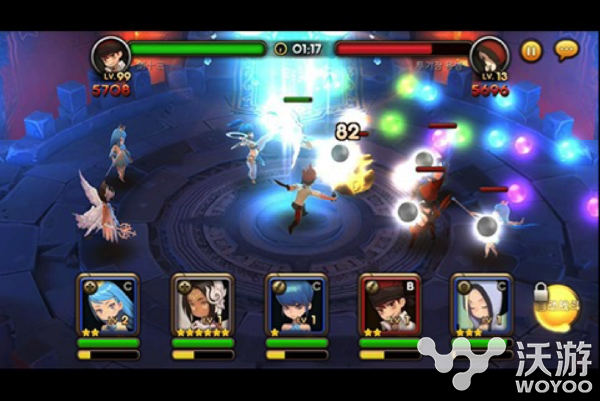This screenshot has width=600, height=401.
Task: Tap the level 99 player portrait
Action: (109, 55)
